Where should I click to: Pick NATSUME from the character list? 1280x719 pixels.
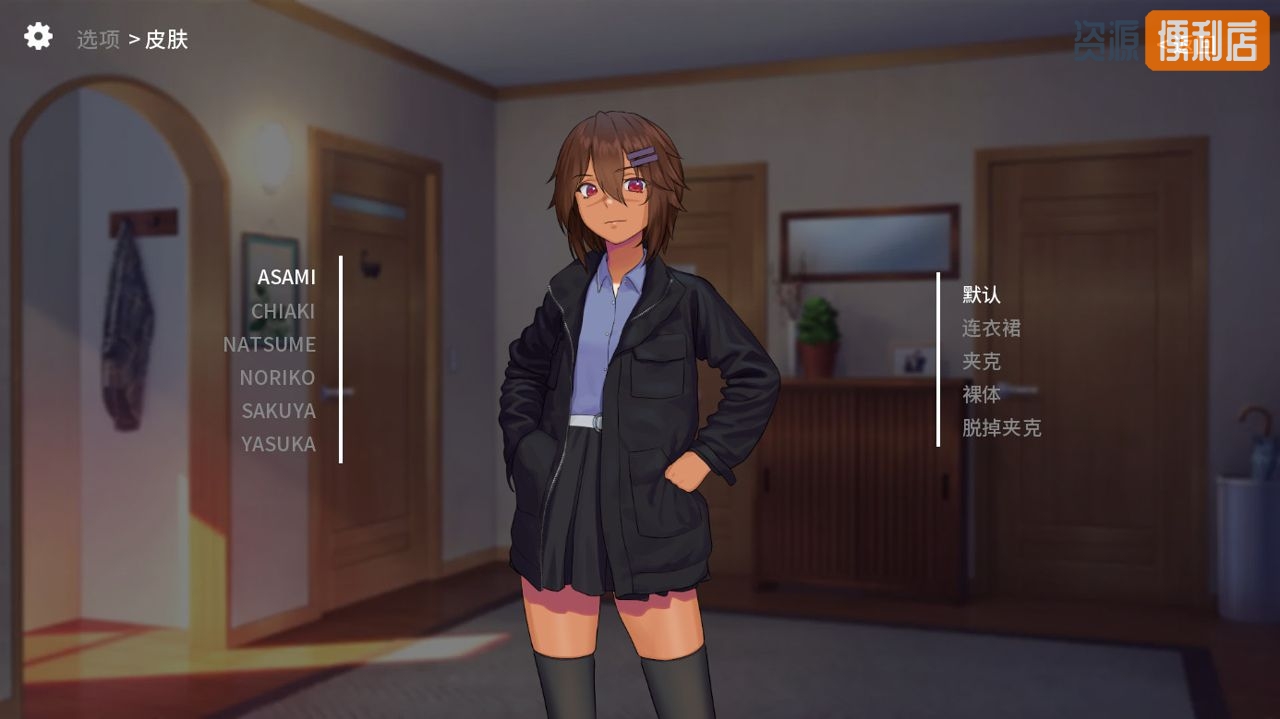pyautogui.click(x=269, y=344)
